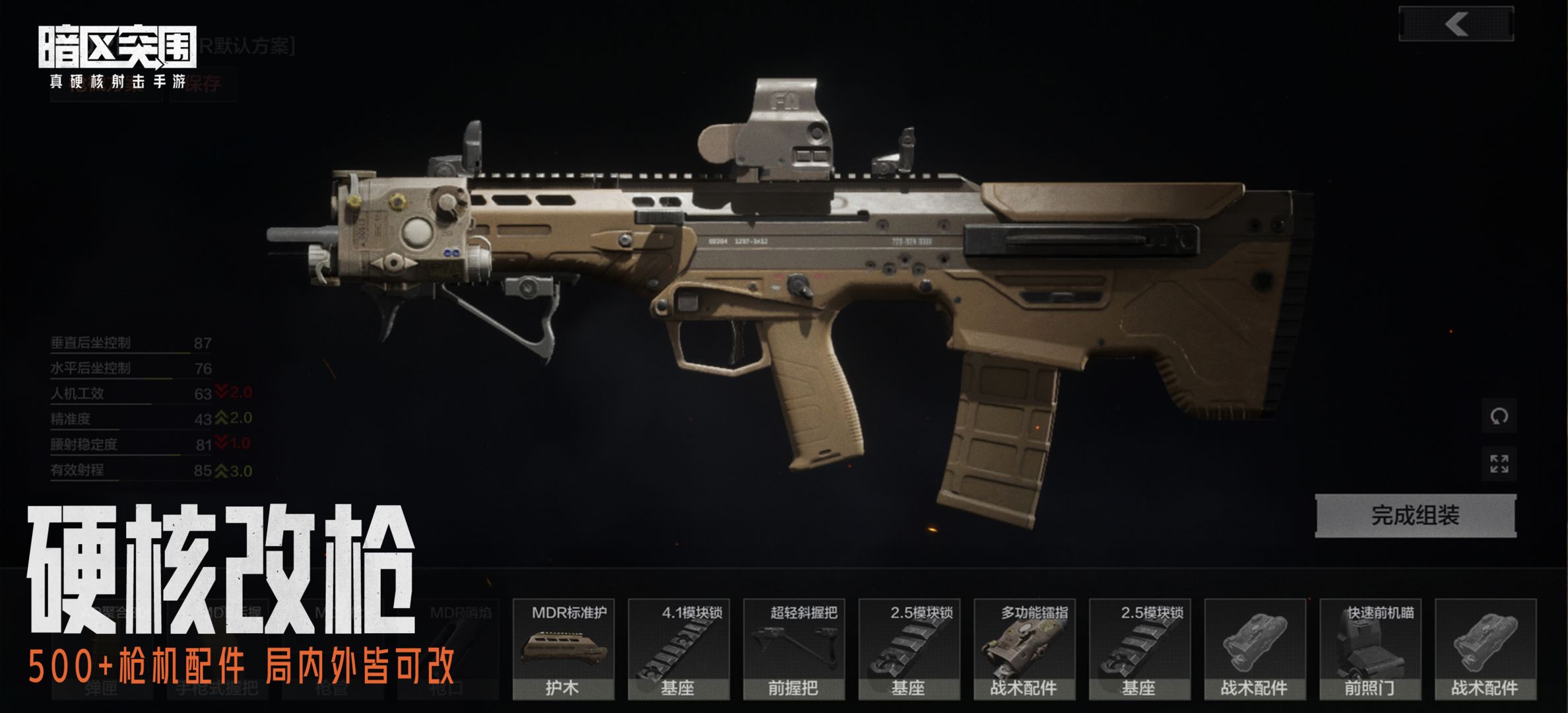Open the 快速前机瞄 front sight slot
Viewport: 1568px width, 713px height.
(1369, 649)
